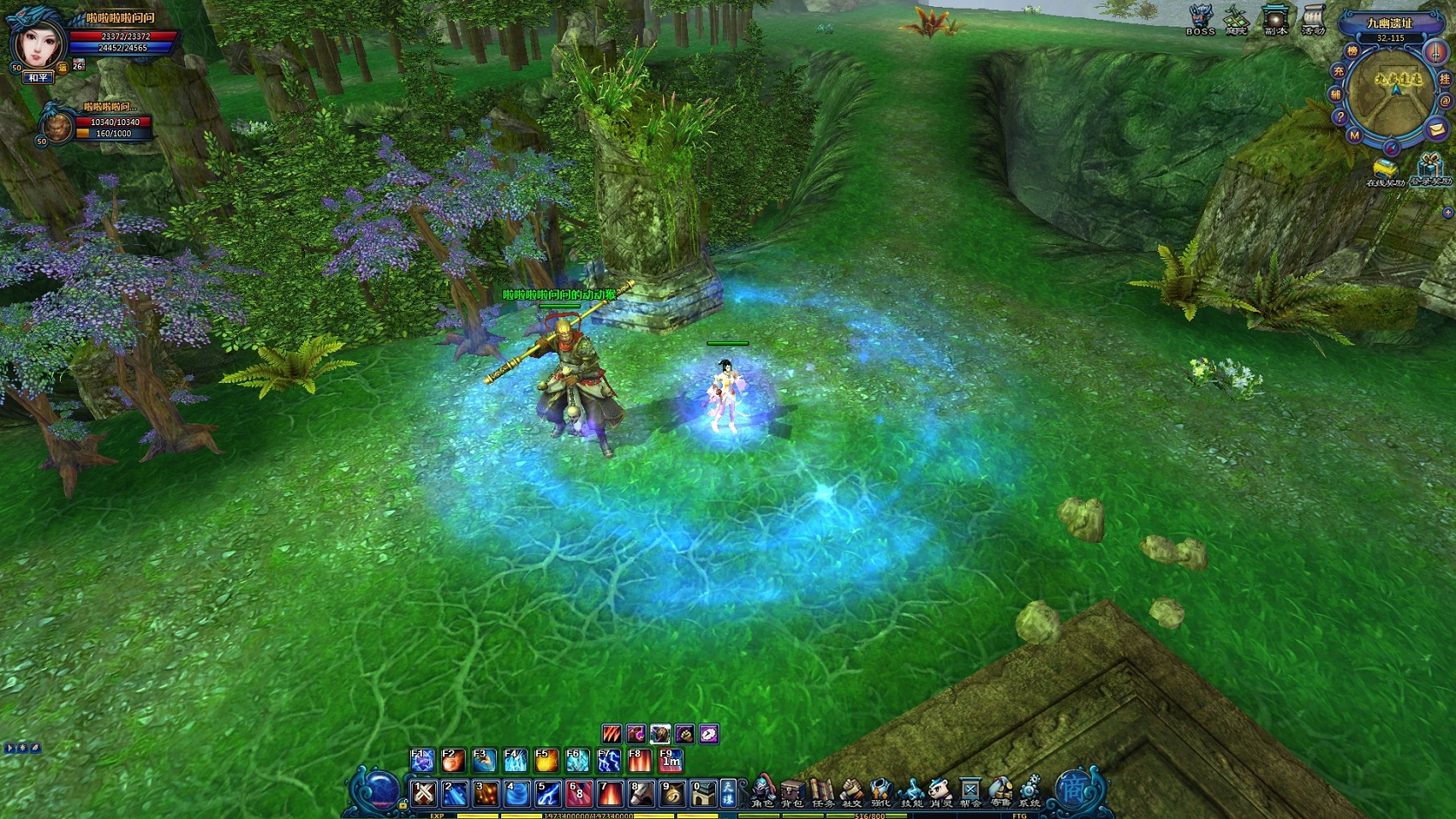The width and height of the screenshot is (1456, 819).
Task: Select the monkey pet portrait
Action: pyautogui.click(x=57, y=127)
